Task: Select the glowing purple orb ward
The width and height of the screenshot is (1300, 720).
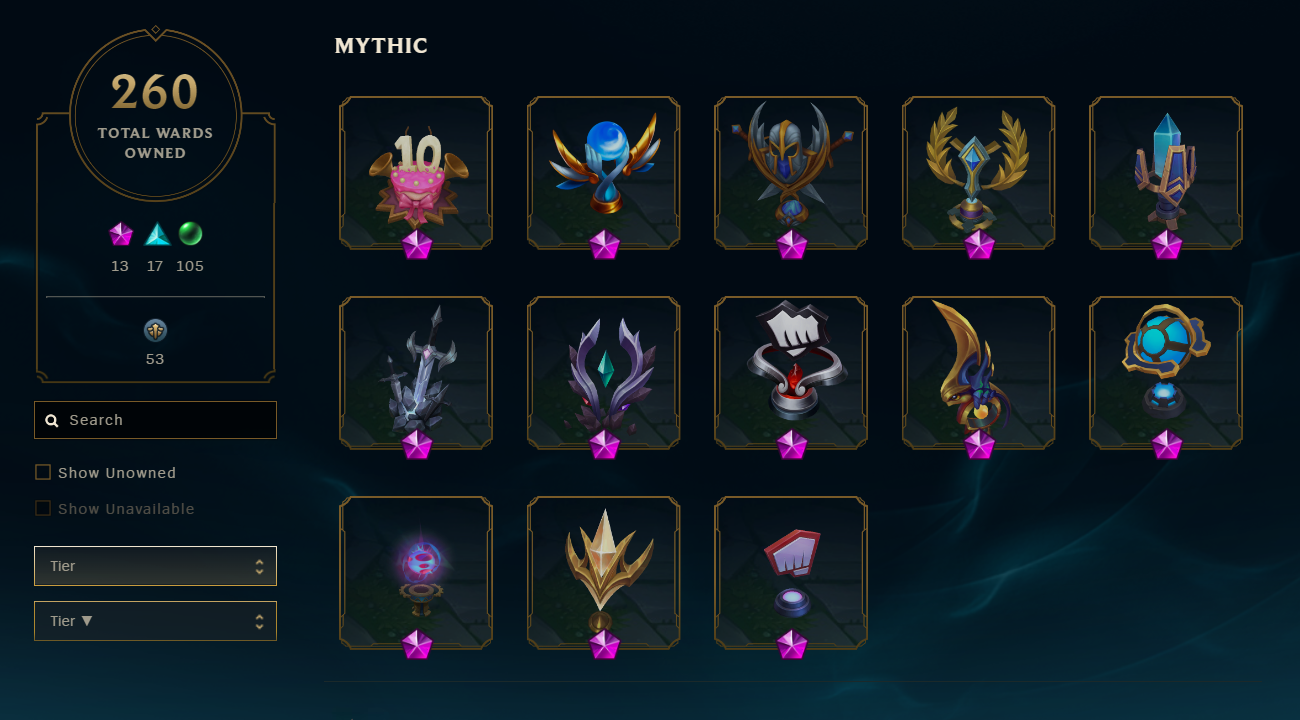Action: 416,572
